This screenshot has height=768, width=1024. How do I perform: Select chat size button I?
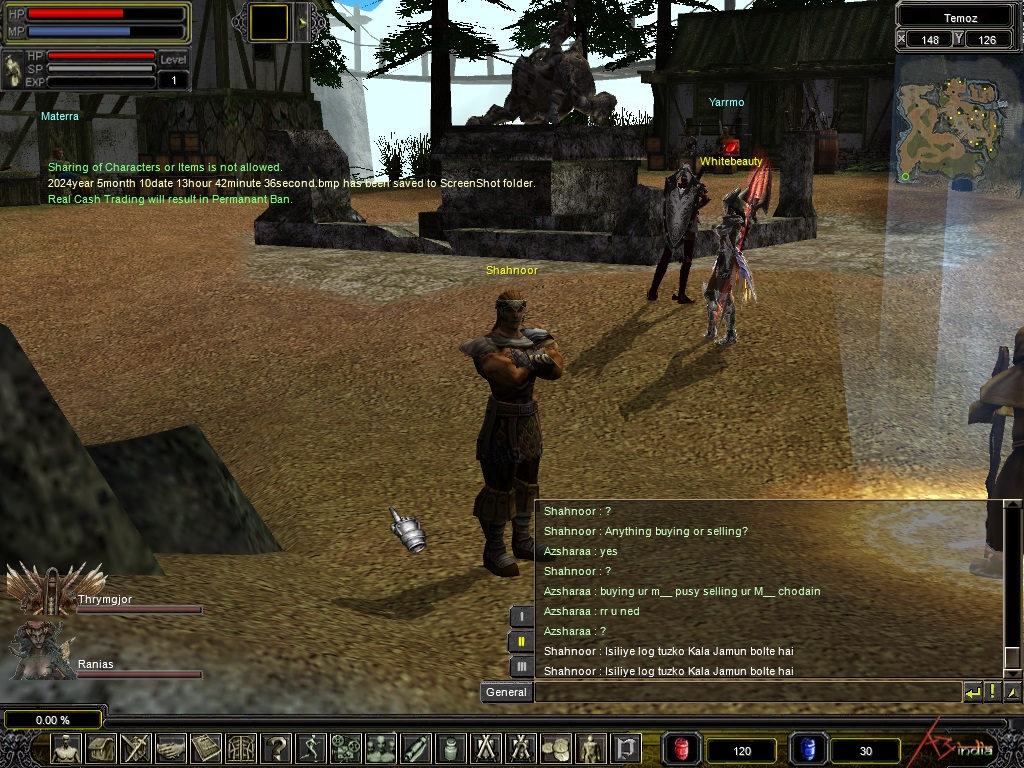[x=521, y=617]
